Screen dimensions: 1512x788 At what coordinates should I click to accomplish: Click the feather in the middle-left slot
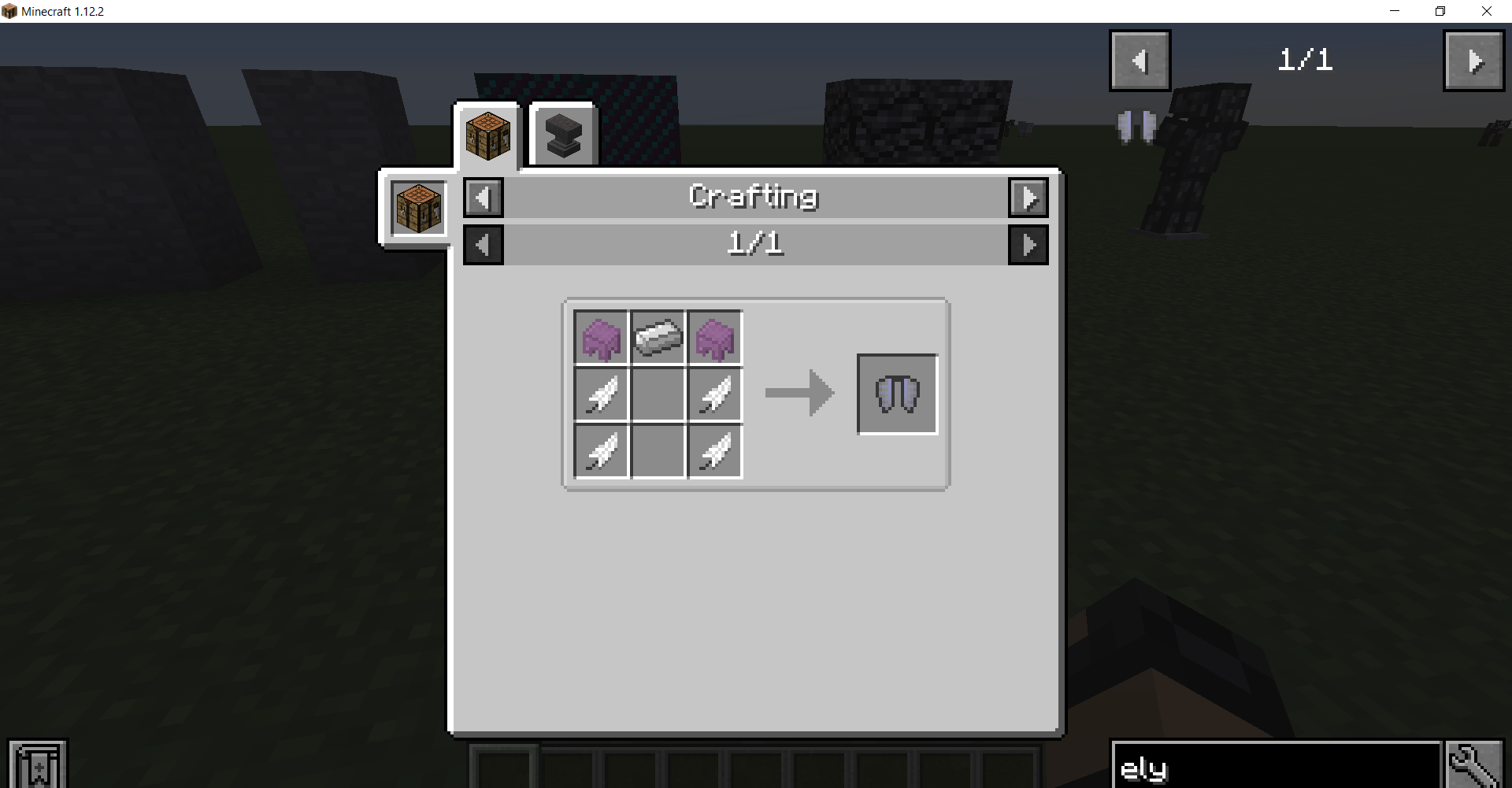(601, 394)
